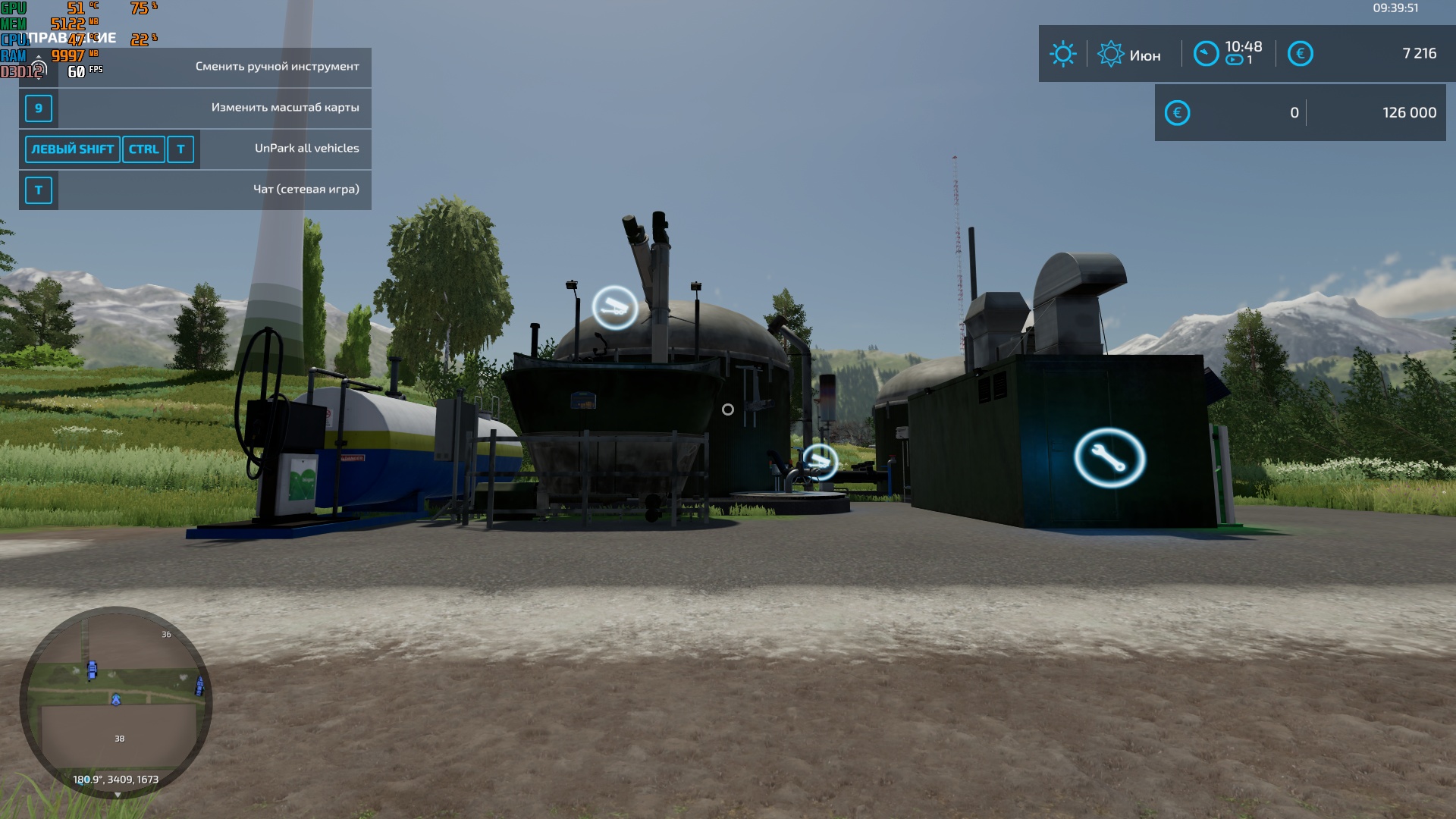The height and width of the screenshot is (819, 1456).
Task: Select the glowing trigger icon near the pump pipes
Action: pos(821,460)
